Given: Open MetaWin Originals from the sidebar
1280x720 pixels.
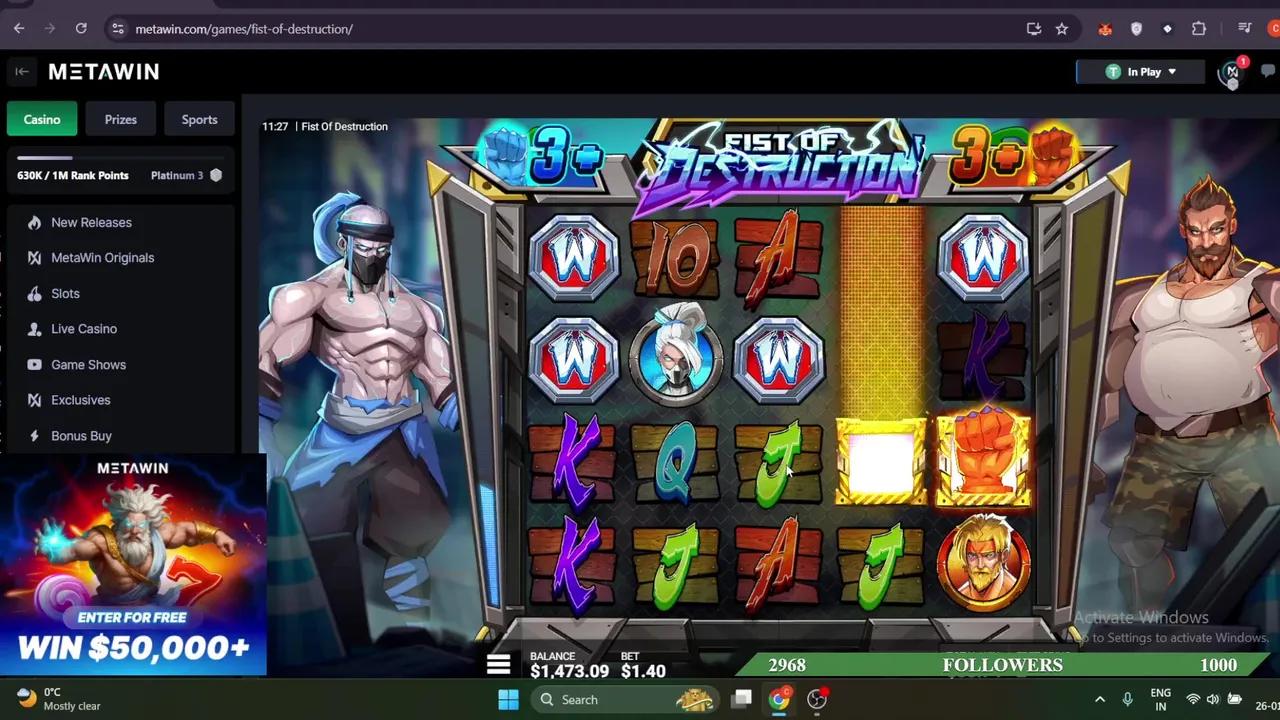Looking at the screenshot, I should click(102, 257).
